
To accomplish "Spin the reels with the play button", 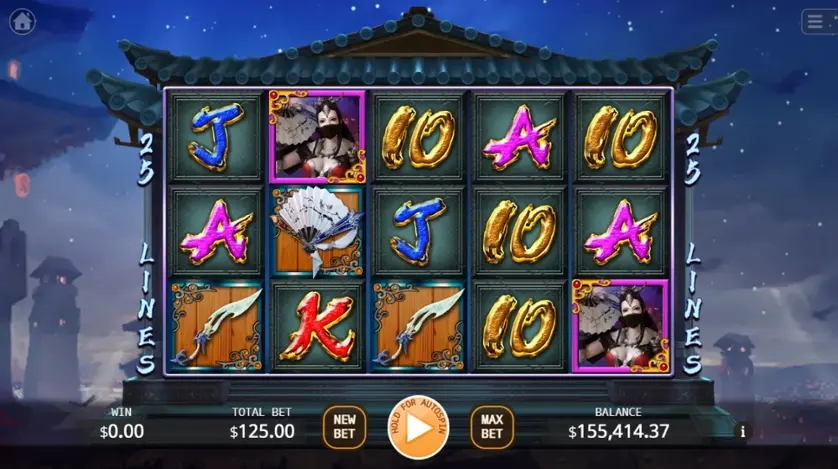I will pyautogui.click(x=418, y=427).
